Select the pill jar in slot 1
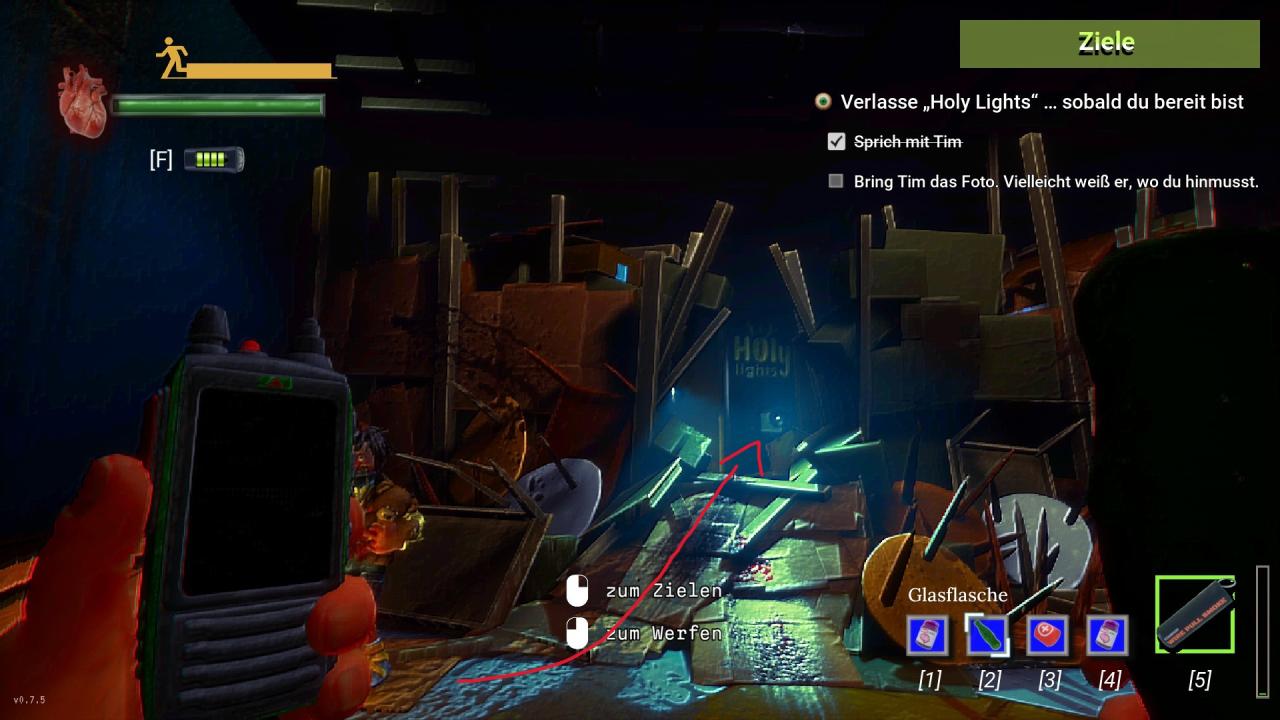Screen dimensions: 1280x720 coord(928,636)
